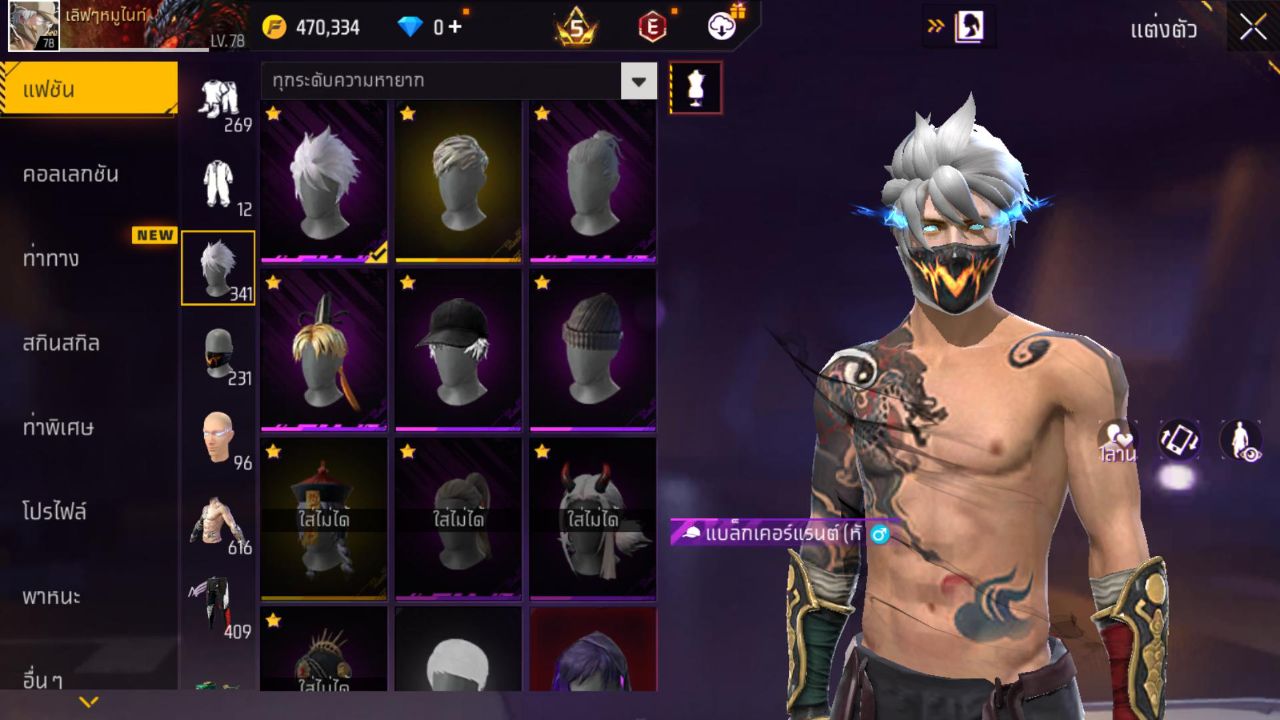Select the black cap hair item

[x=458, y=349]
